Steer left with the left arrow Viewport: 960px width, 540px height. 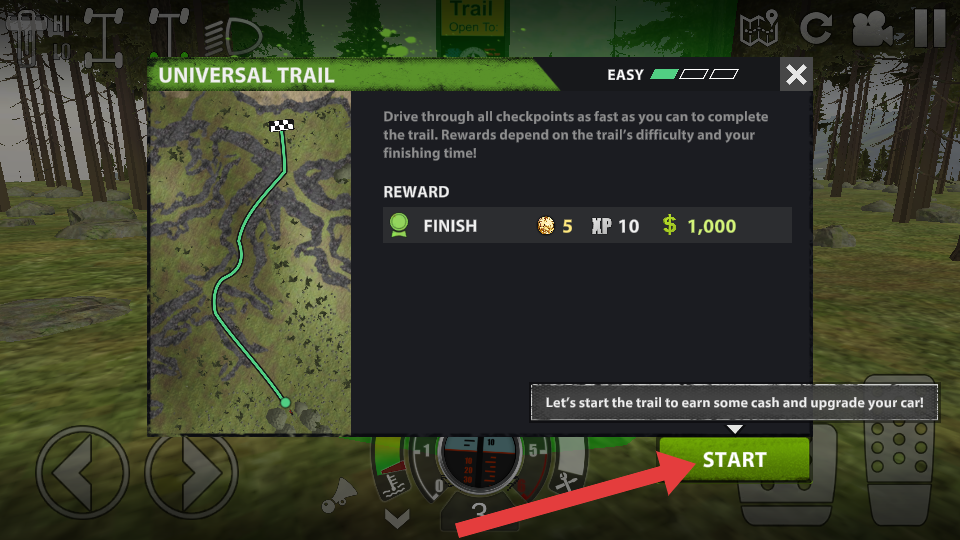pyautogui.click(x=82, y=473)
